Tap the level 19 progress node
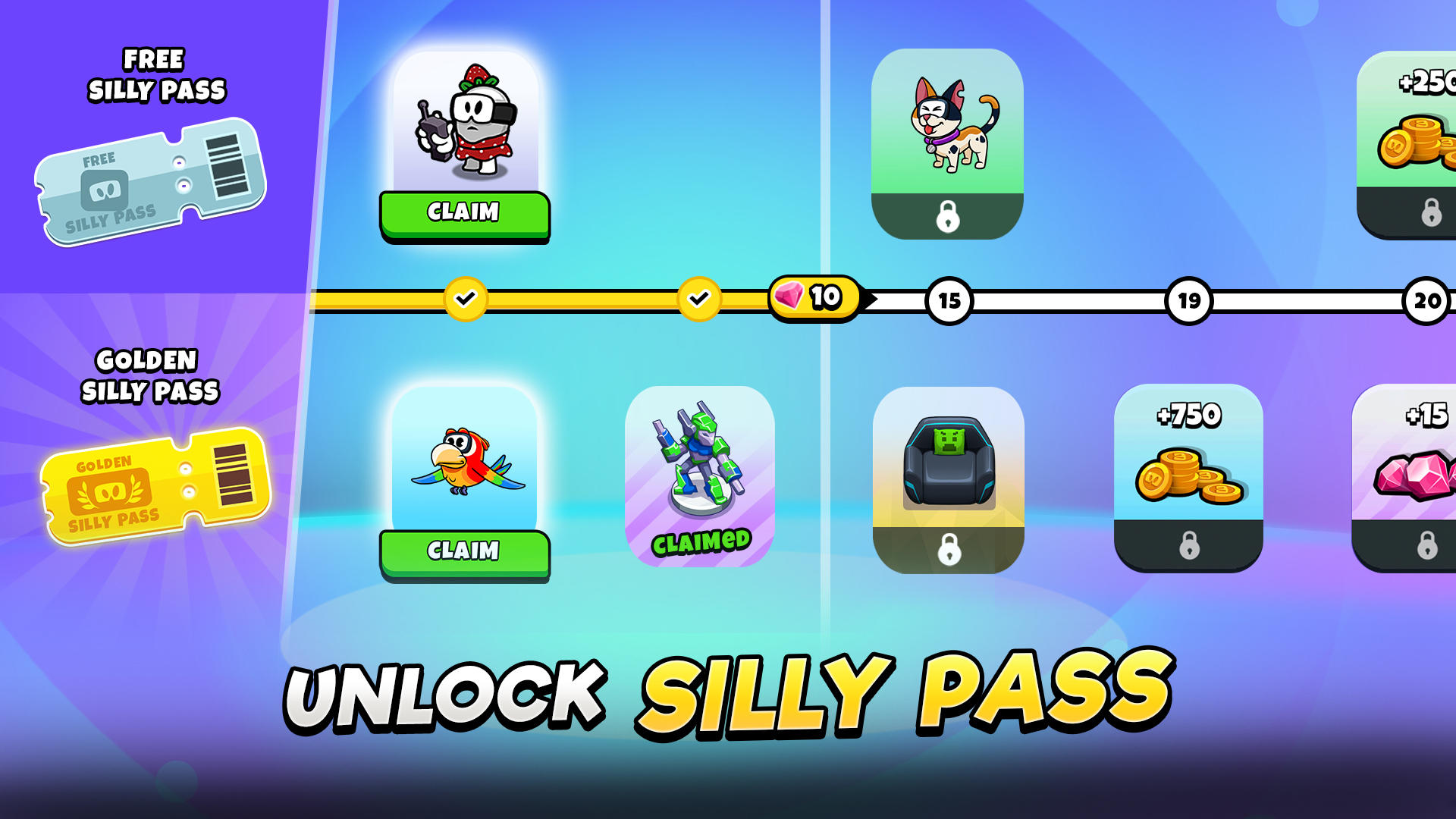 [x=1188, y=300]
